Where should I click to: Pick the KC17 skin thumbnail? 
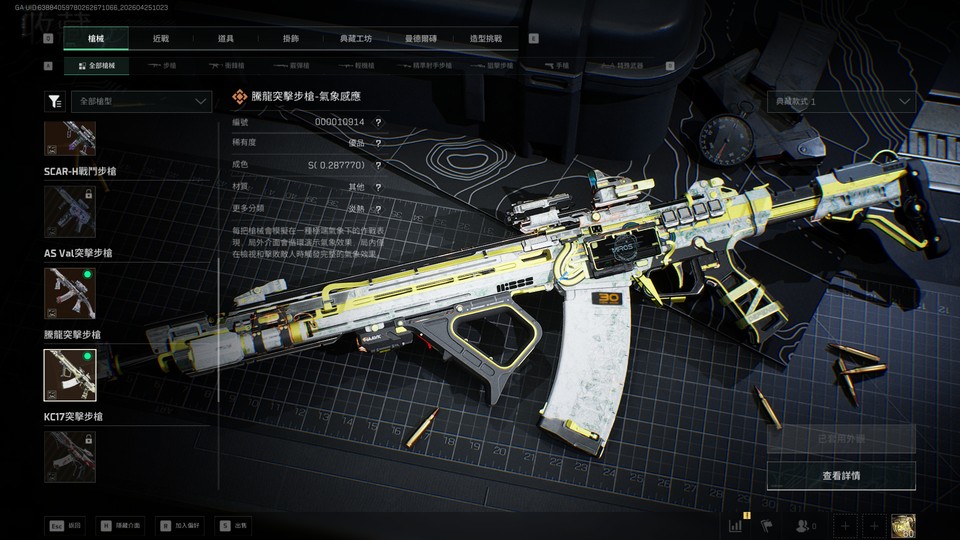[70, 455]
